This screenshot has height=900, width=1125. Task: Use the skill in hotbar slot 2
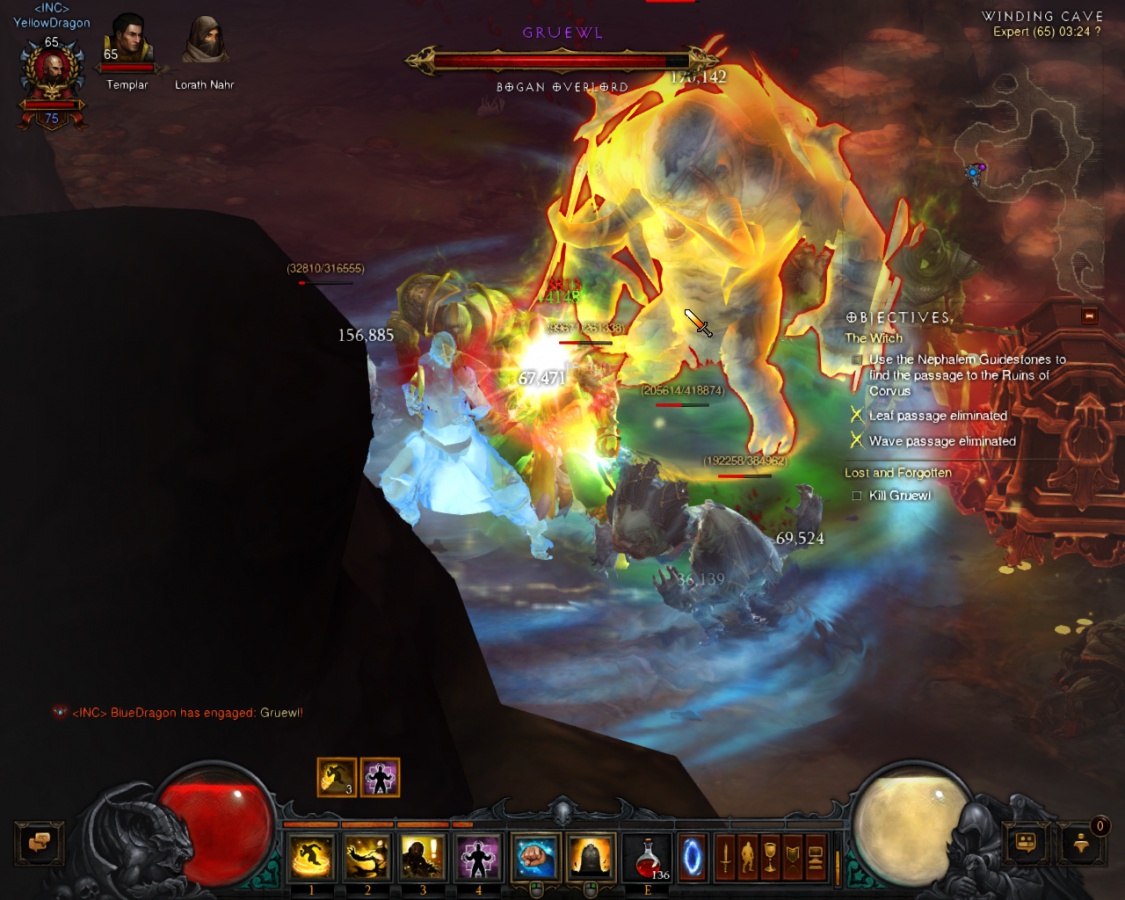point(367,857)
